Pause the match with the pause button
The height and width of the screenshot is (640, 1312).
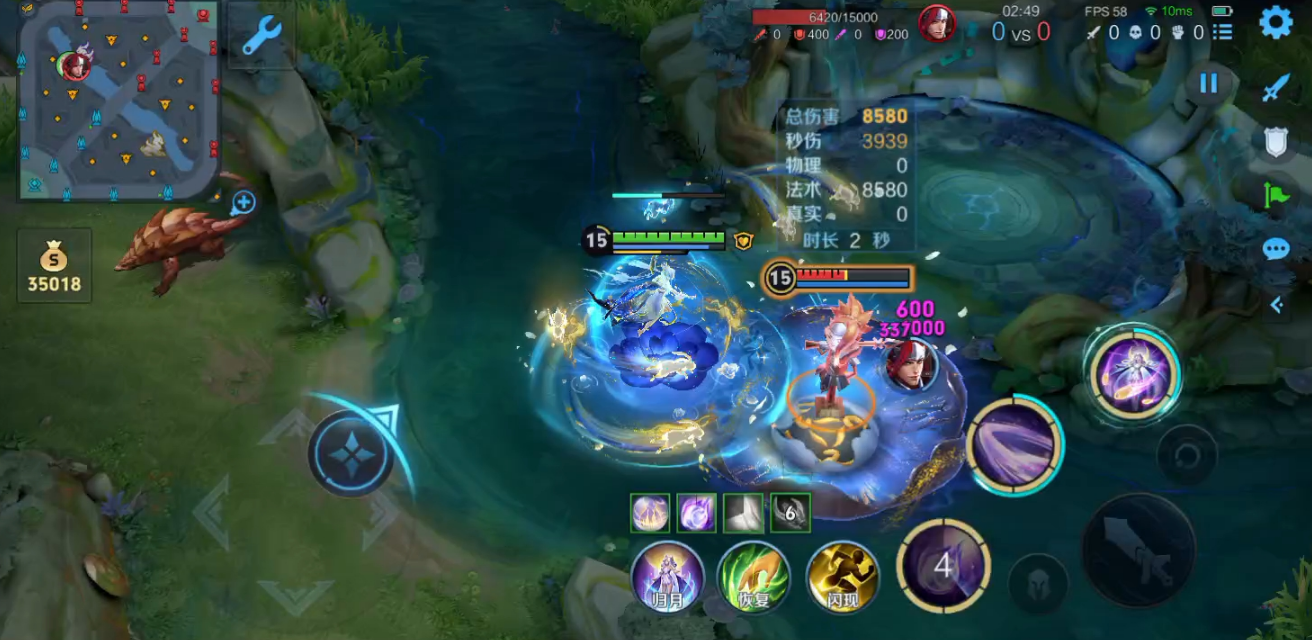[x=1209, y=84]
